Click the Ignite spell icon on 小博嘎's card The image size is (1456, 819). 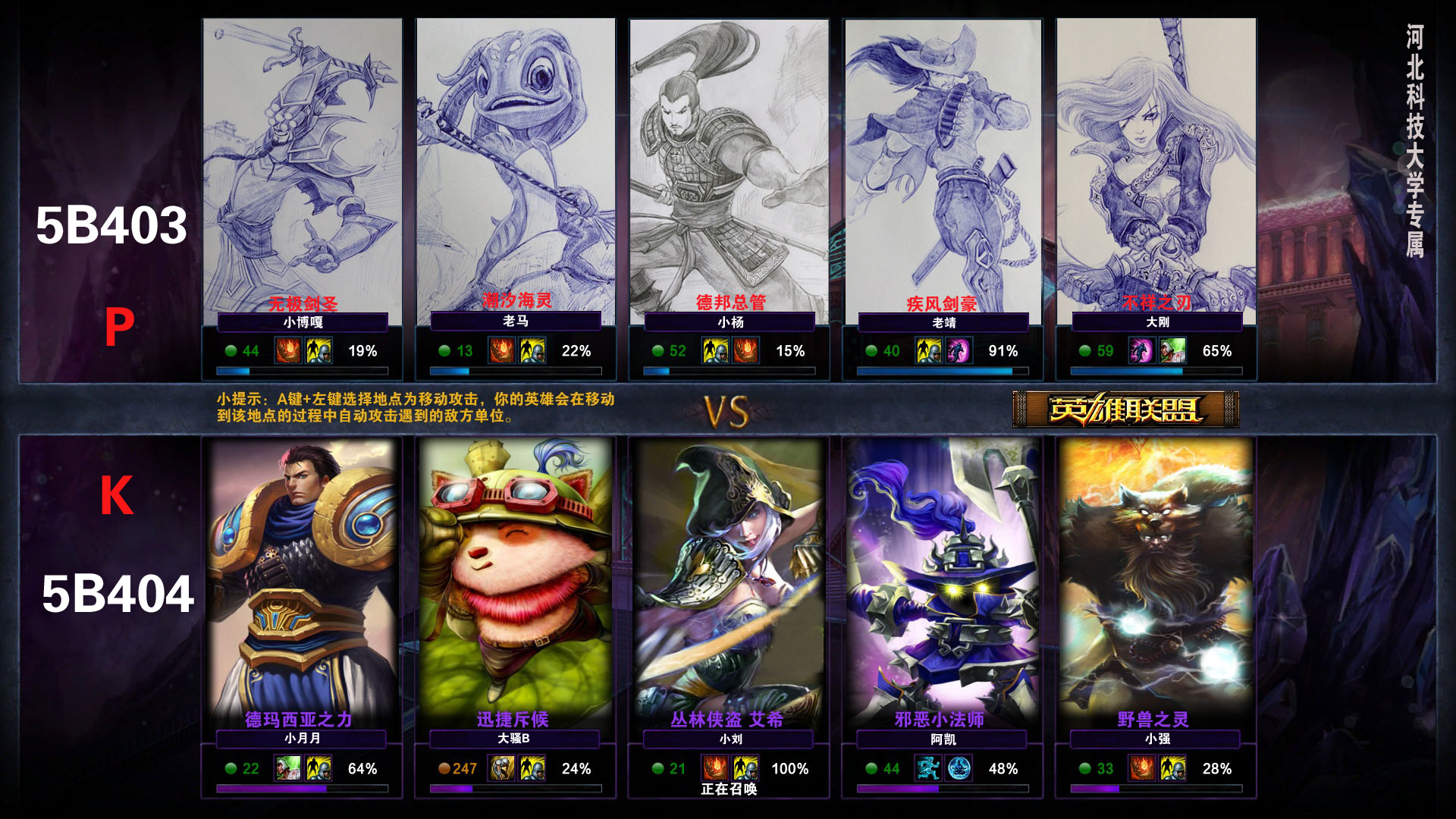(288, 351)
